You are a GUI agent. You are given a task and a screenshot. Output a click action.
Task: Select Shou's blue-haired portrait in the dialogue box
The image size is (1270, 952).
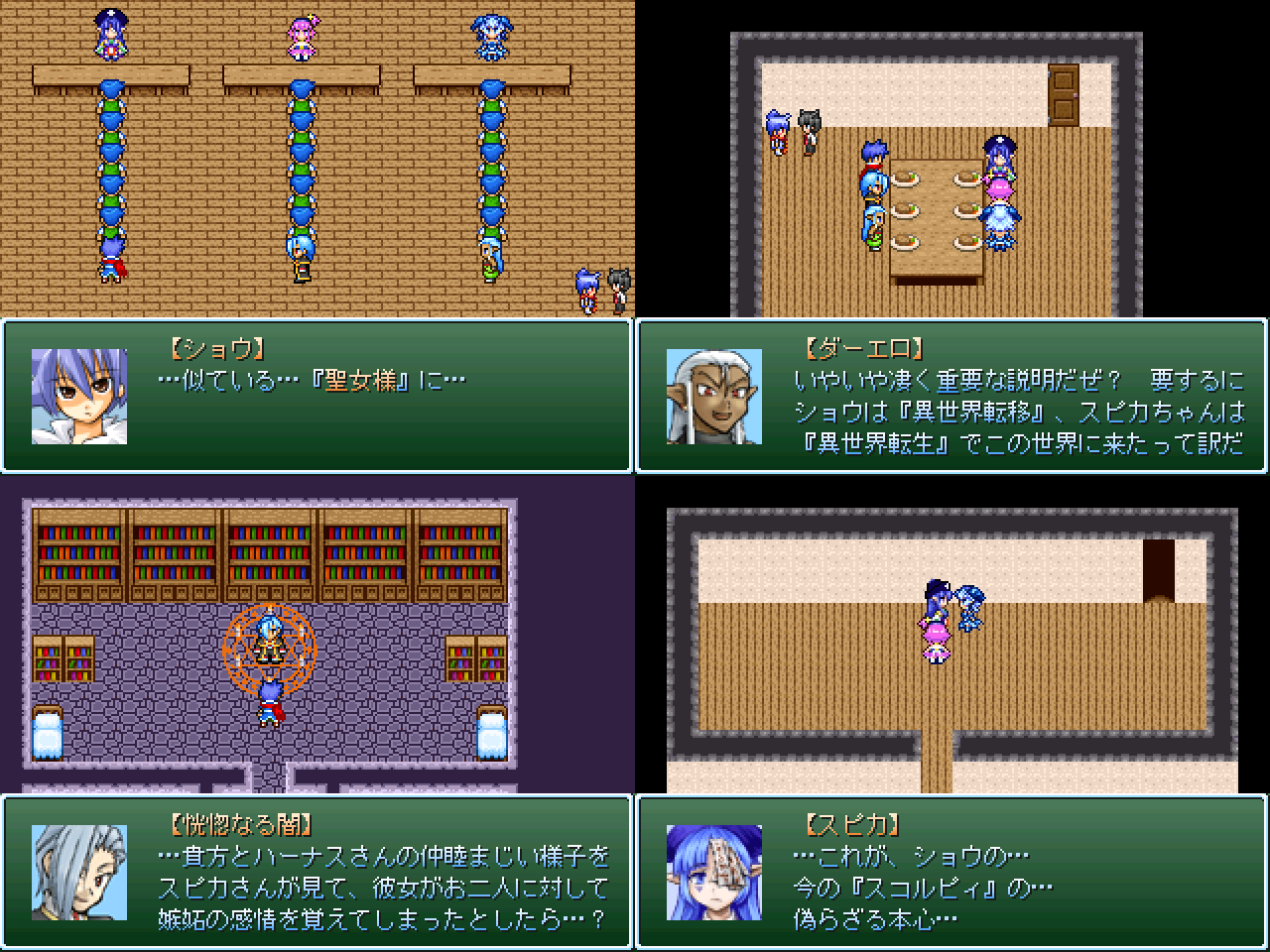(80, 396)
